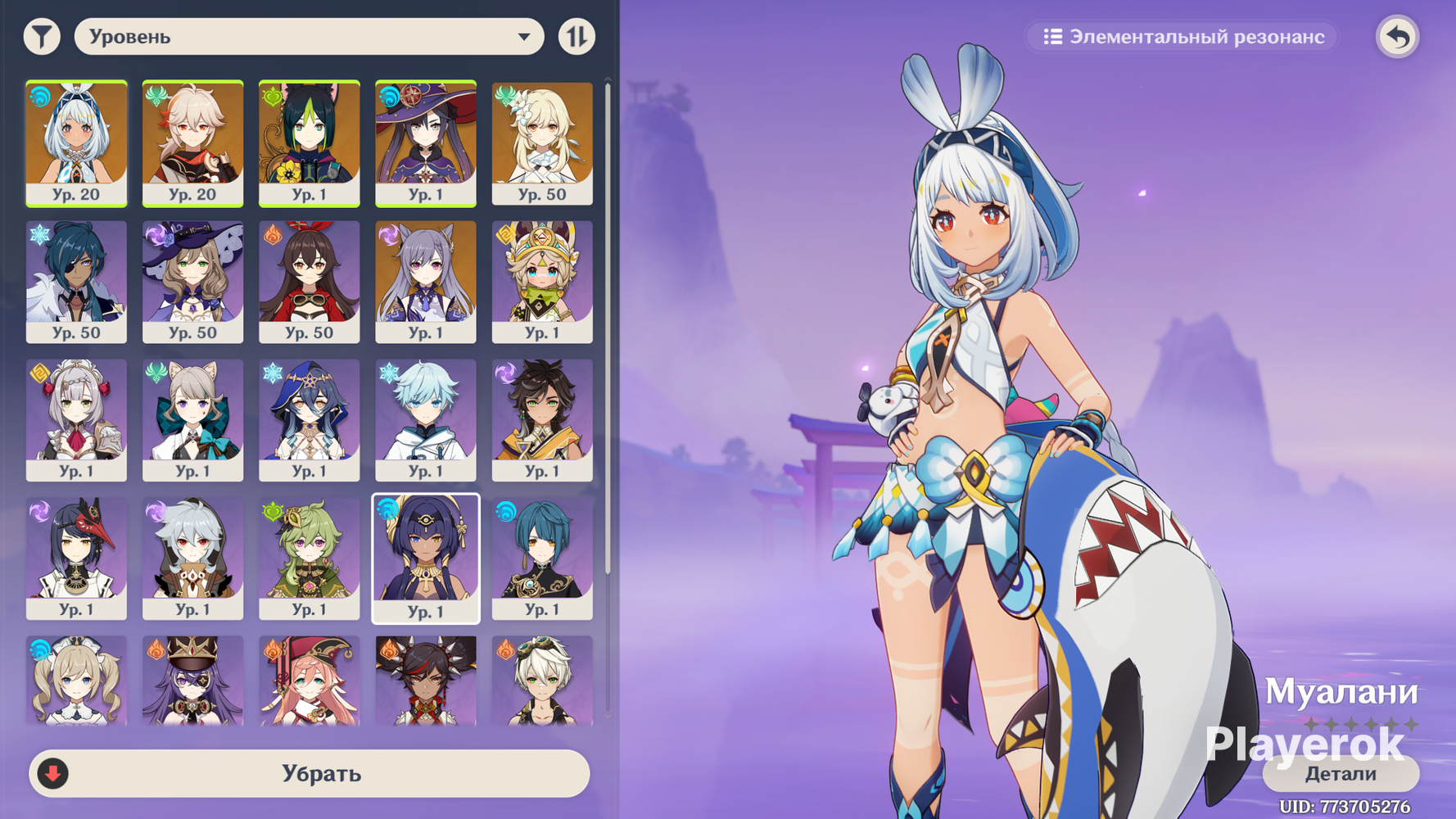
Task: Select Keqing's character card
Action: point(426,281)
